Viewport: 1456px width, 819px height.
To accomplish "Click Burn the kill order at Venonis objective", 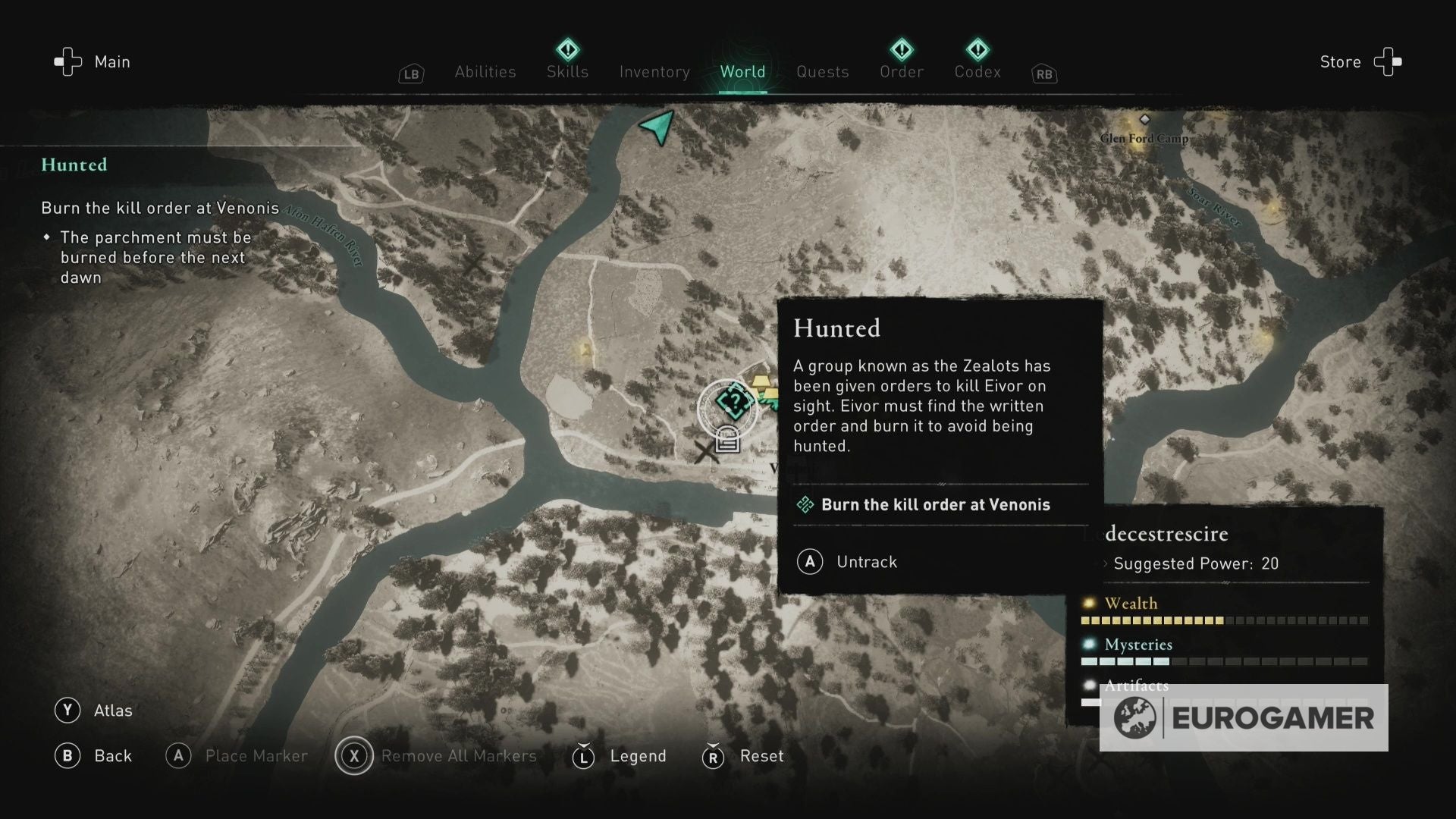I will [936, 504].
